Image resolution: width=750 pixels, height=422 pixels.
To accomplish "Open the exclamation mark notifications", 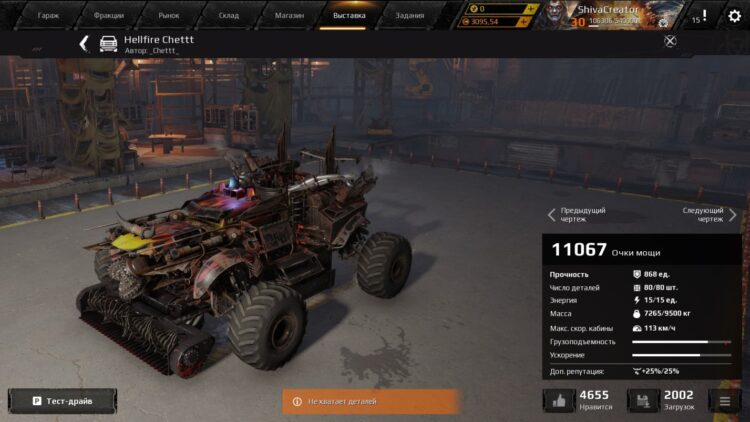I will (x=704, y=17).
